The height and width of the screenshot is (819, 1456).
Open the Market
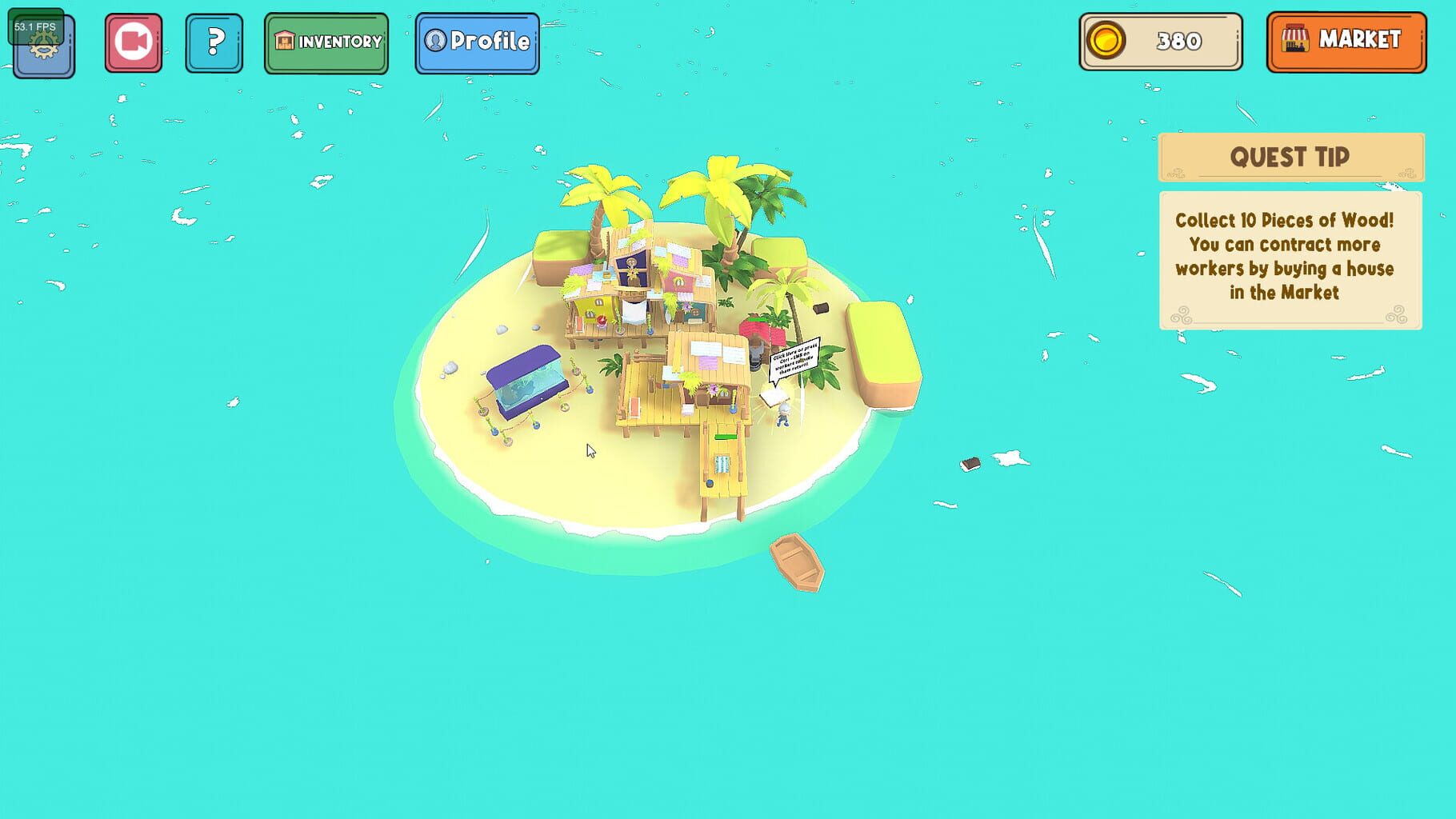(x=1346, y=39)
